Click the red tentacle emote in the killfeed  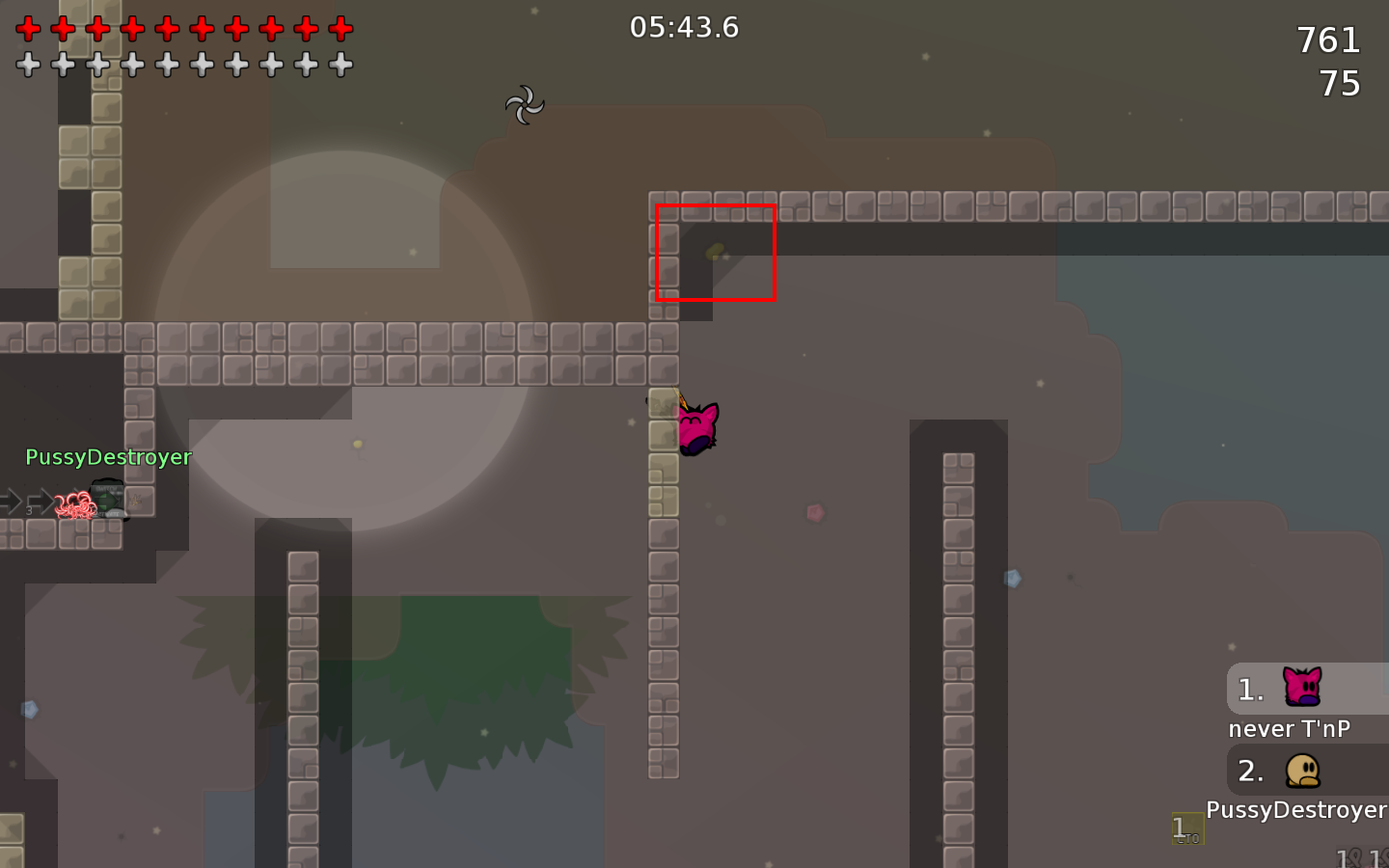click(76, 504)
